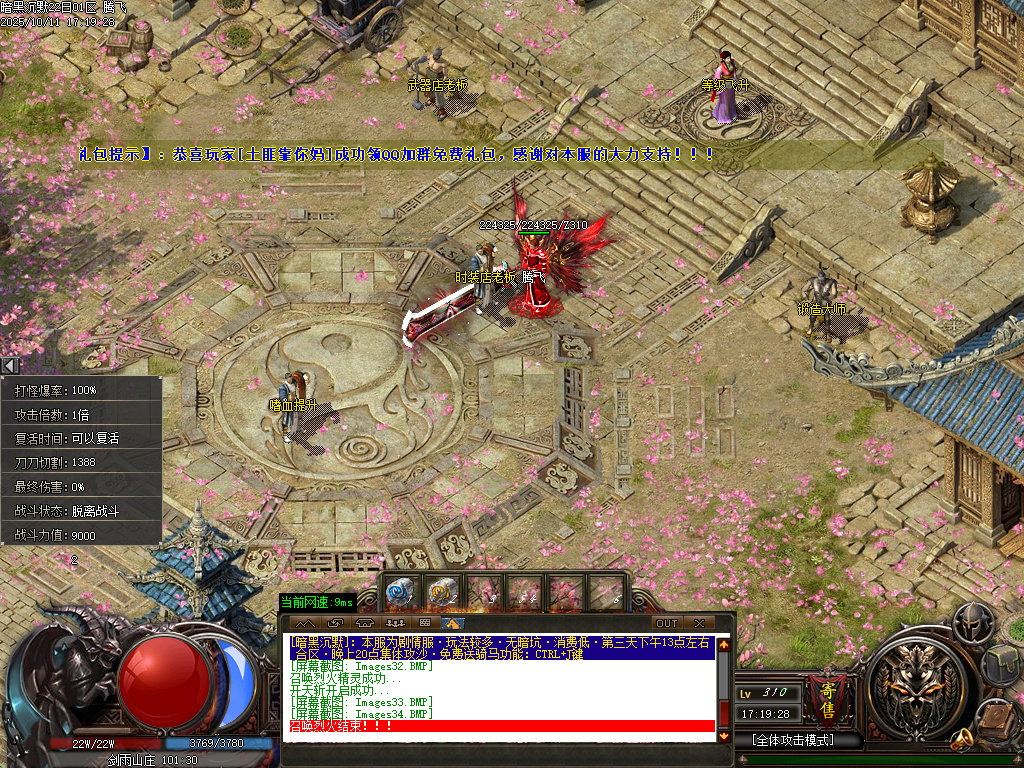1024x768 pixels.
Task: Use the blue swirl scroll in slot 1
Action: [x=401, y=593]
